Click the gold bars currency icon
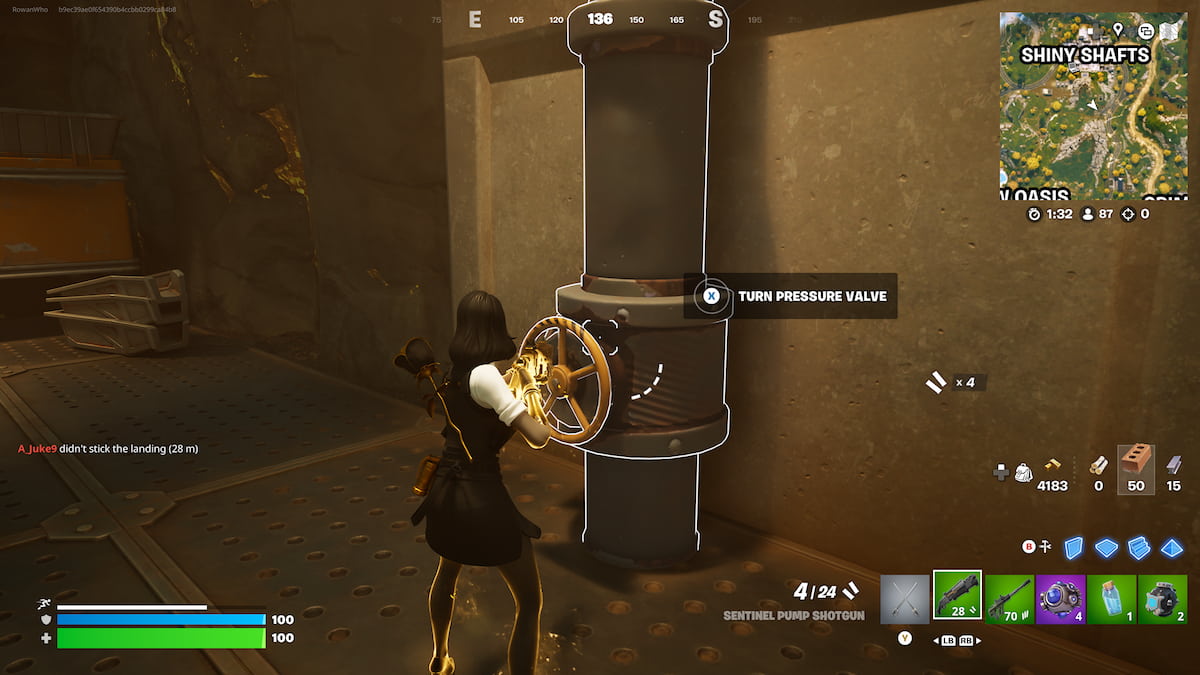 1053,464
